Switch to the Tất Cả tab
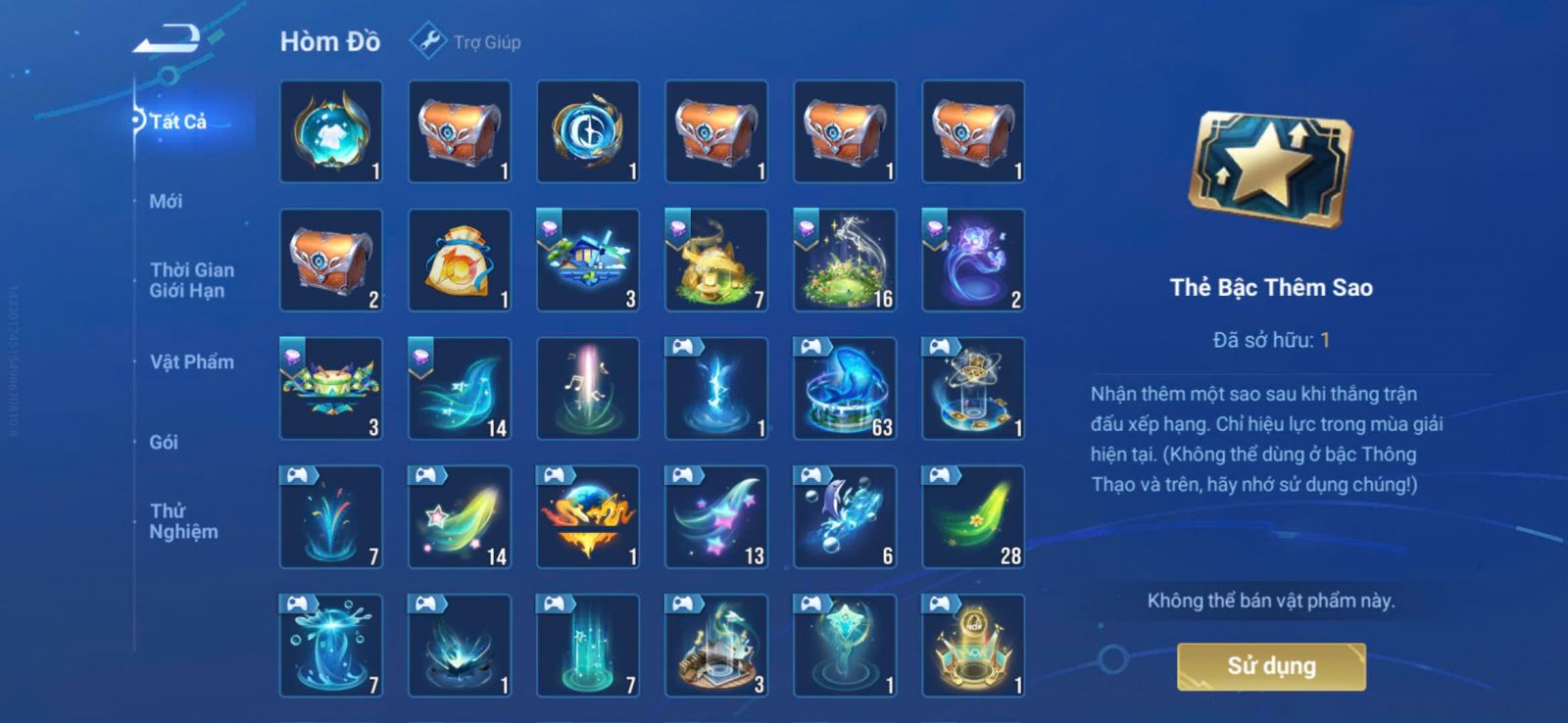The image size is (1568, 723). tap(178, 121)
